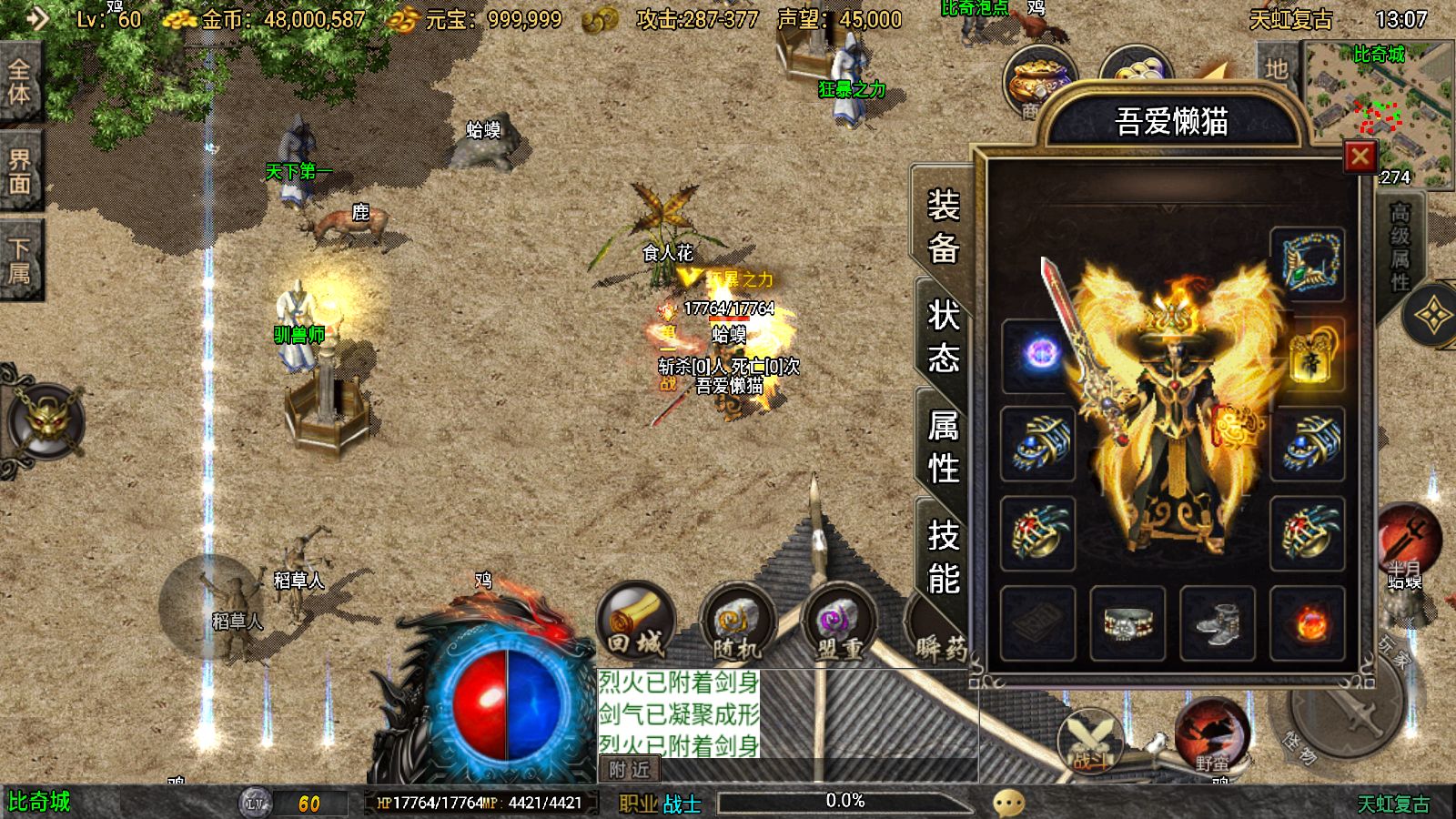Select the boots equipment slot
1456x819 pixels.
click(x=1218, y=623)
